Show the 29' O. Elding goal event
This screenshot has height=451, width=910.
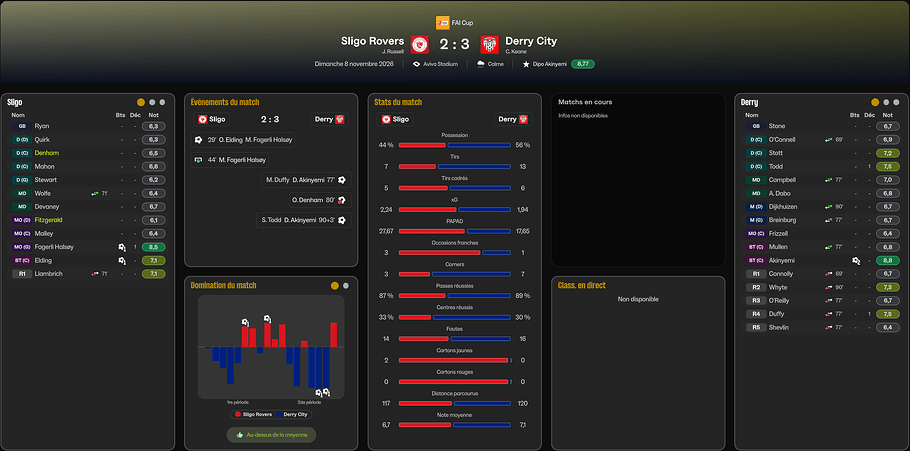[x=244, y=140]
